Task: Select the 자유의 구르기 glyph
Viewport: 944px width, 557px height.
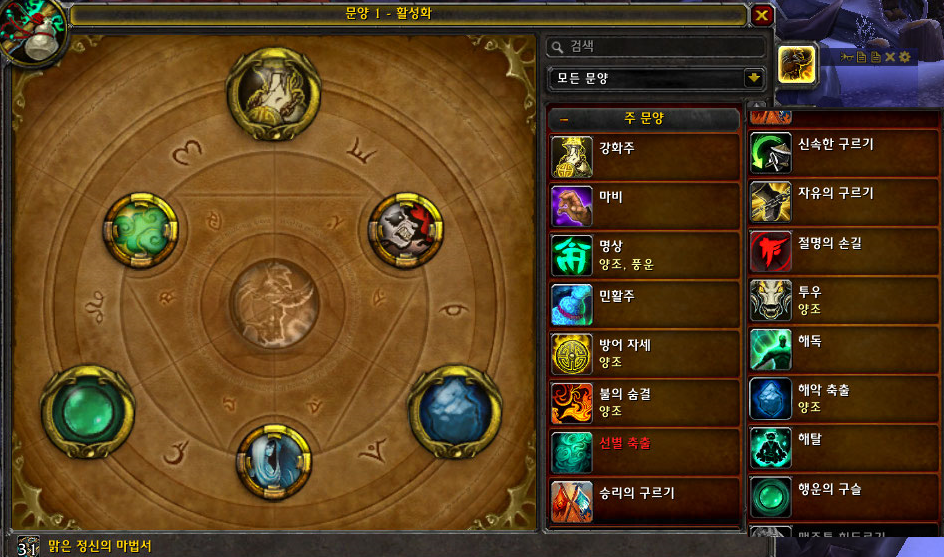Action: [x=845, y=201]
